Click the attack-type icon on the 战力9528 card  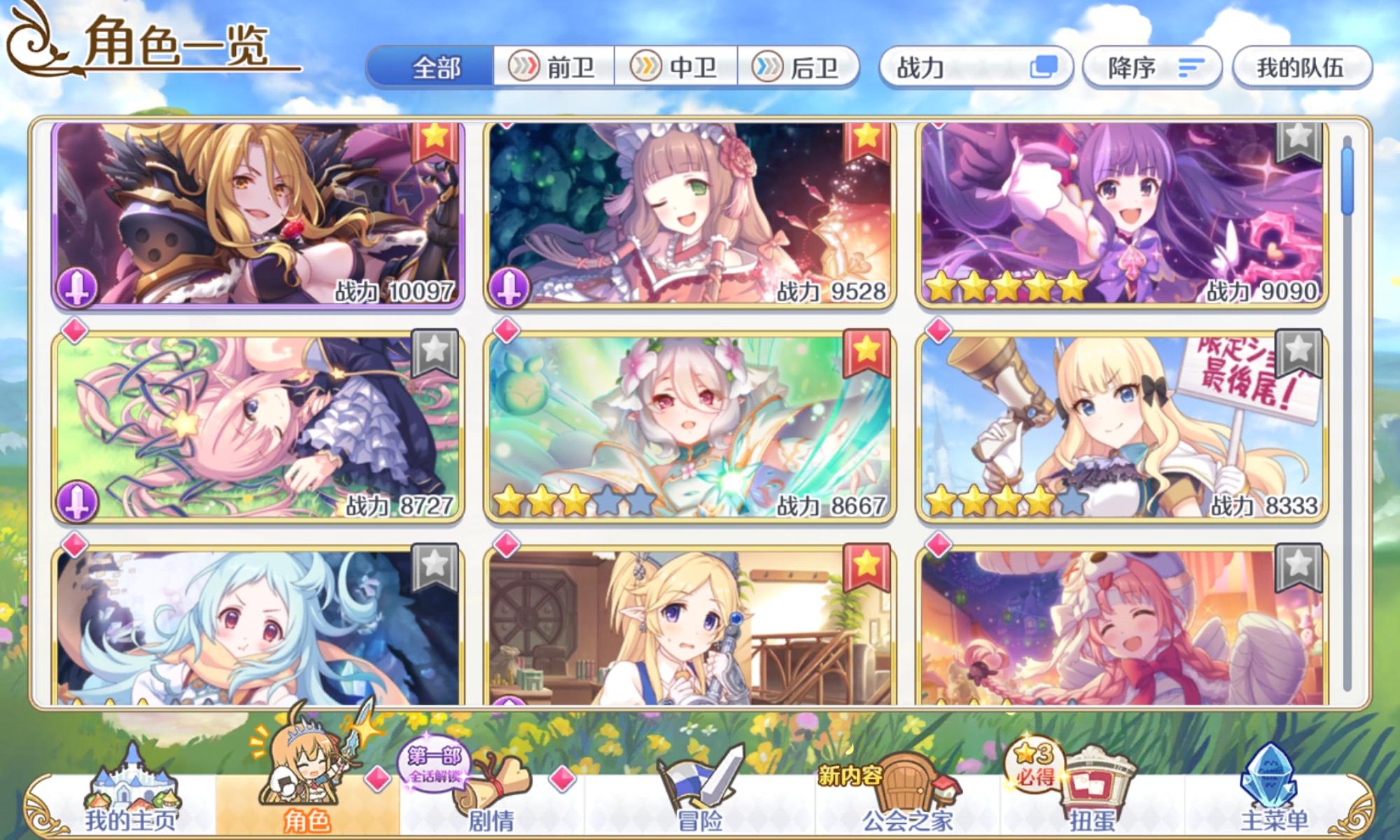point(511,283)
